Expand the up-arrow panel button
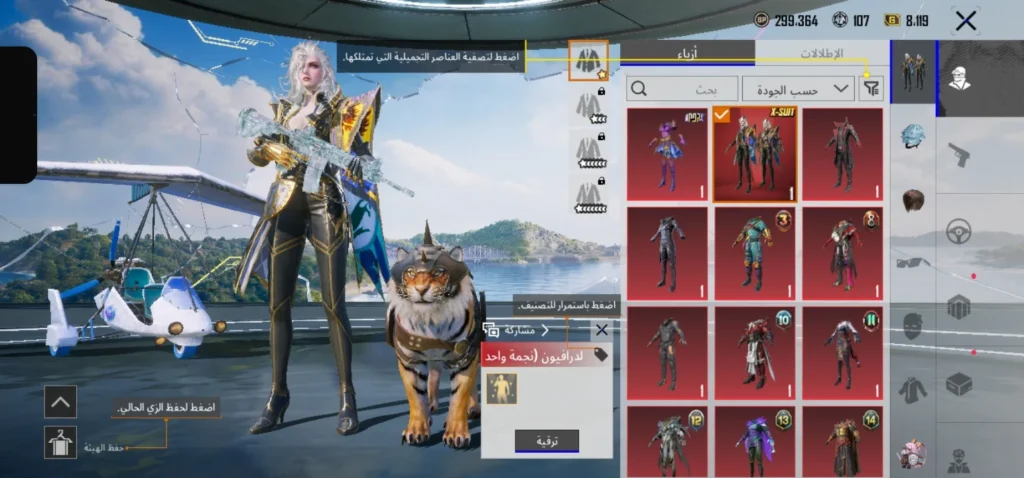The height and width of the screenshot is (478, 1024). coord(60,402)
